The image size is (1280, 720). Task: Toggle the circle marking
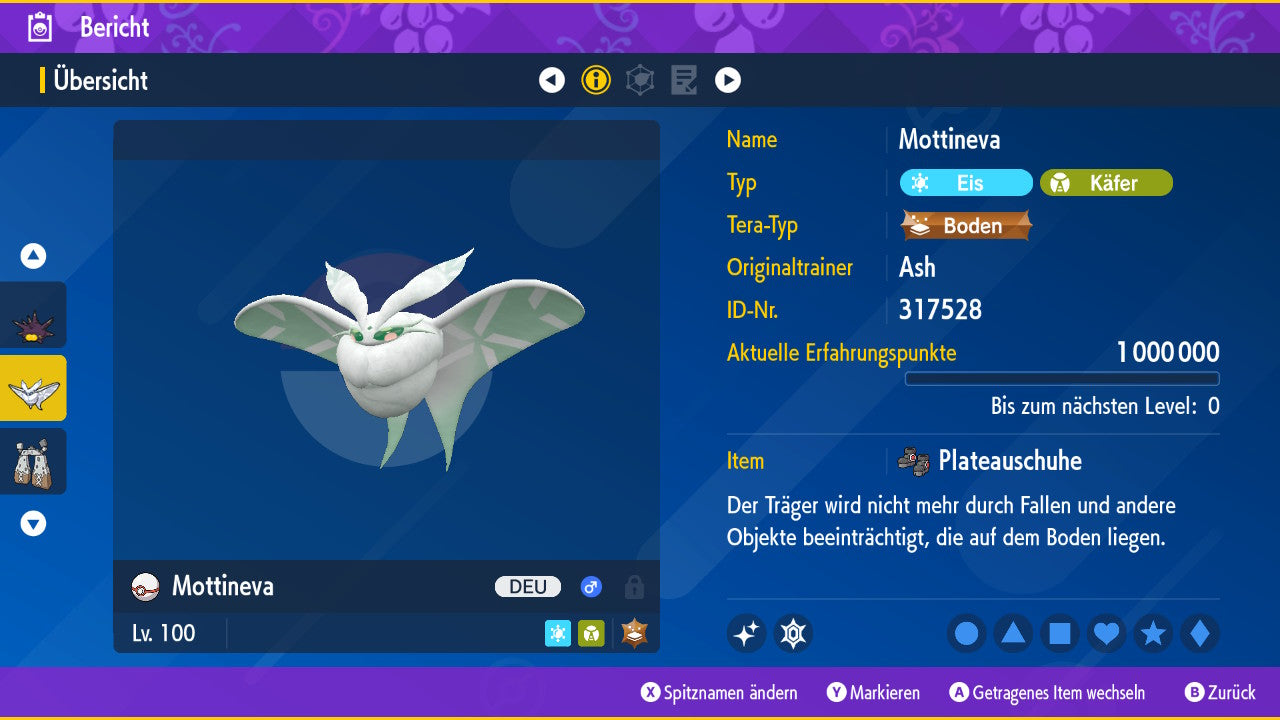pyautogui.click(x=966, y=634)
